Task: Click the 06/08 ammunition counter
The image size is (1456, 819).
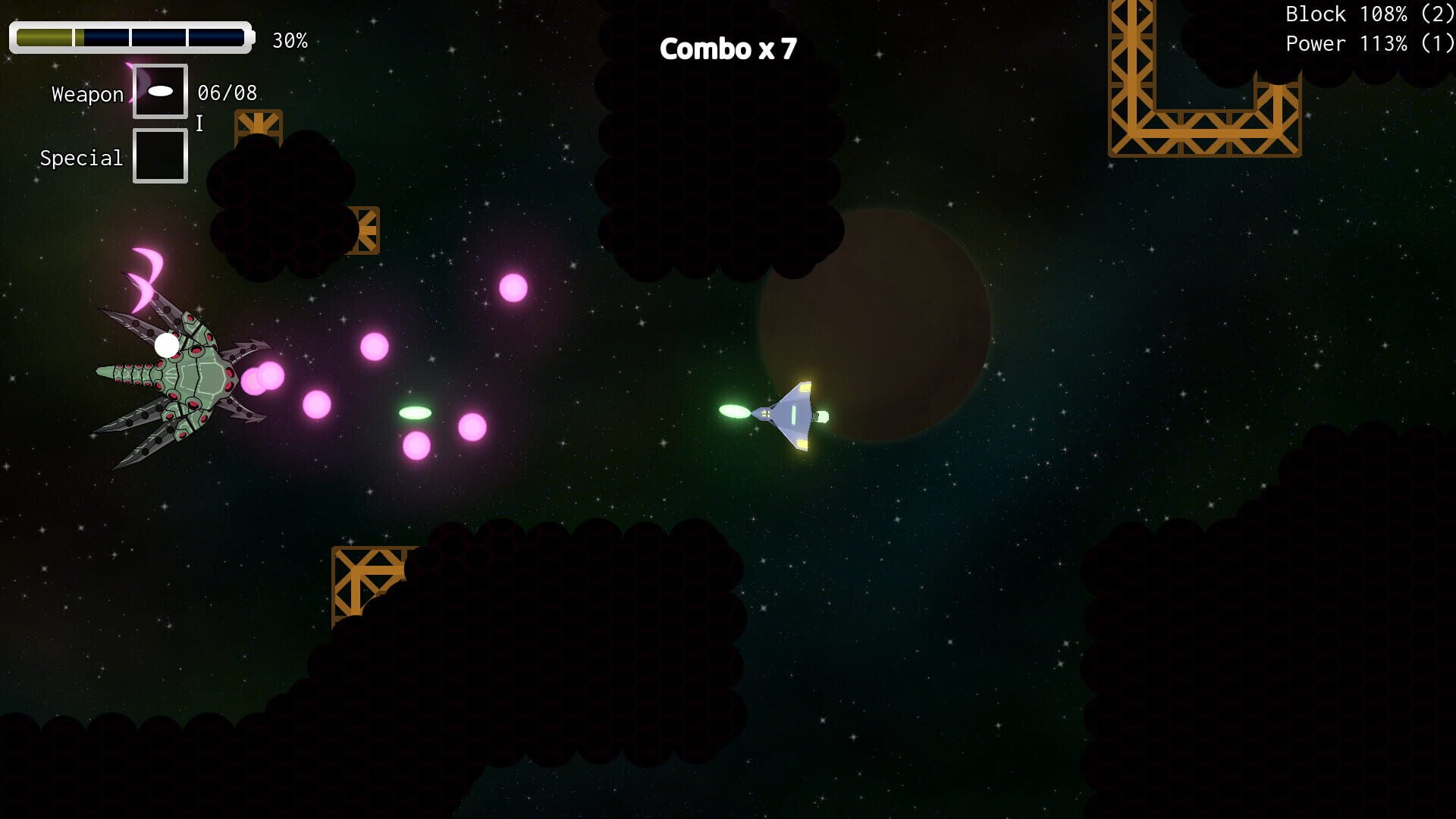Action: point(226,93)
